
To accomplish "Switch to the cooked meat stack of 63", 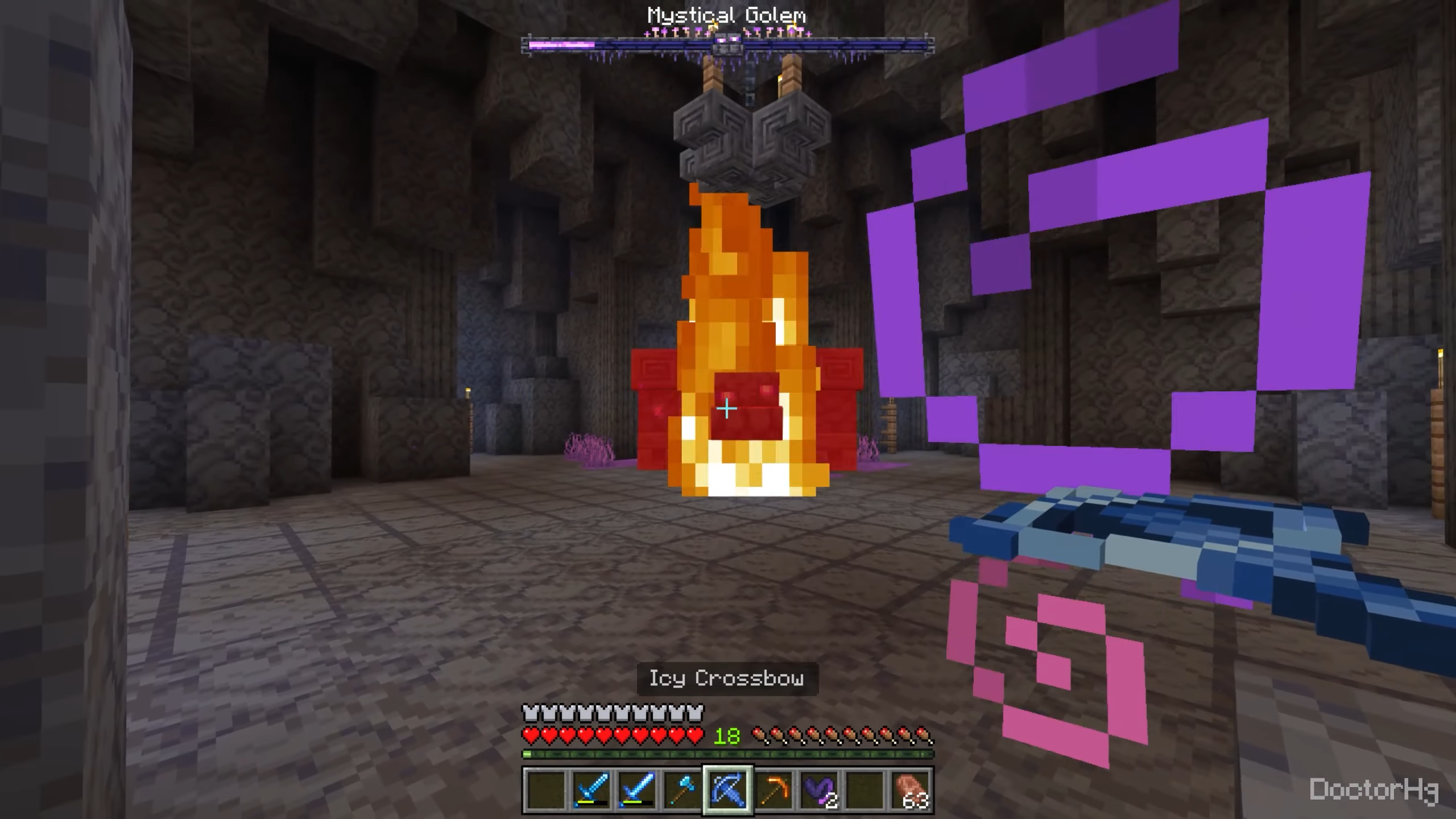I will [911, 789].
